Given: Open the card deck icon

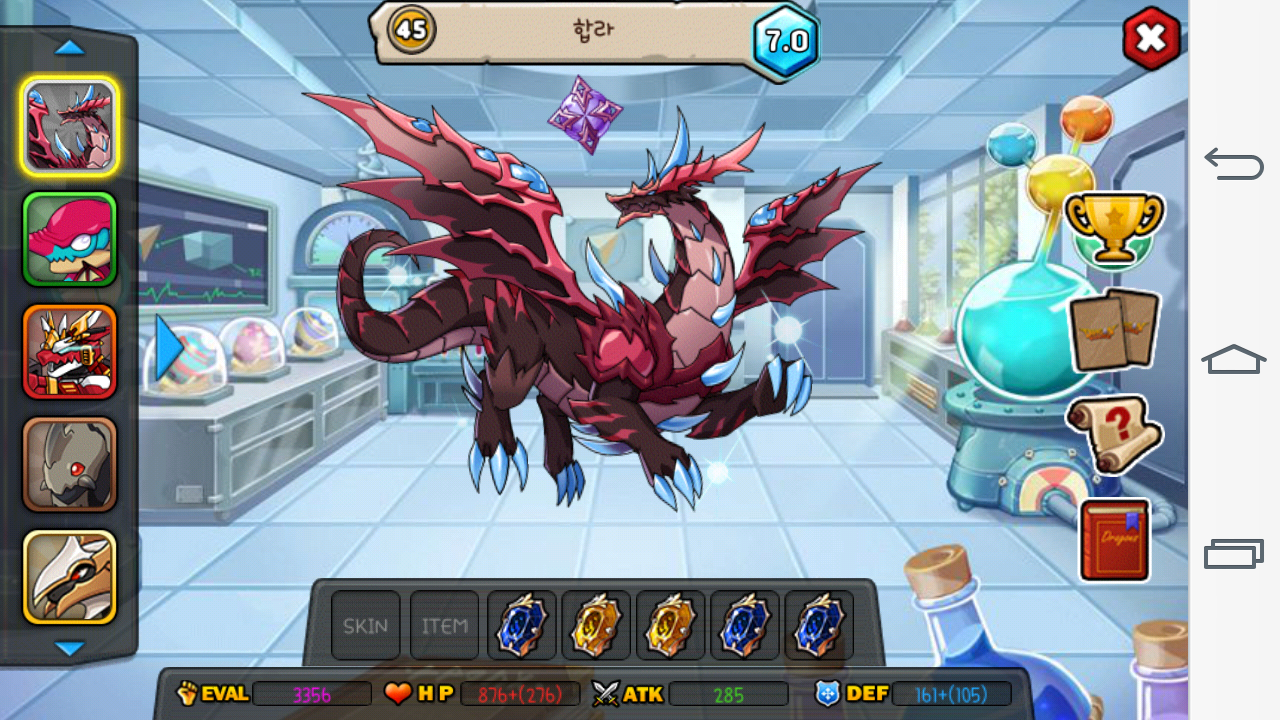Looking at the screenshot, I should 1114,329.
